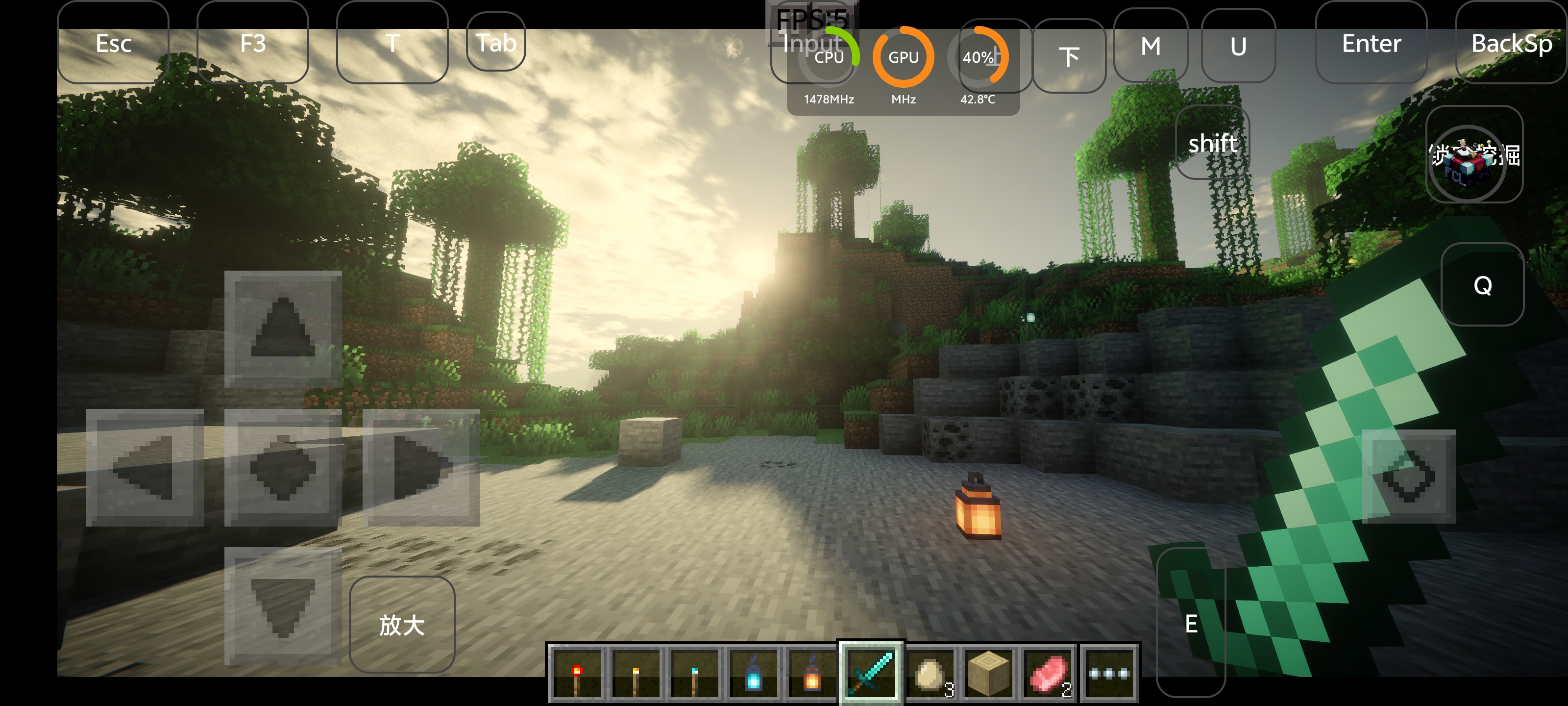Select the redstone torch hotbar slot

(576, 674)
